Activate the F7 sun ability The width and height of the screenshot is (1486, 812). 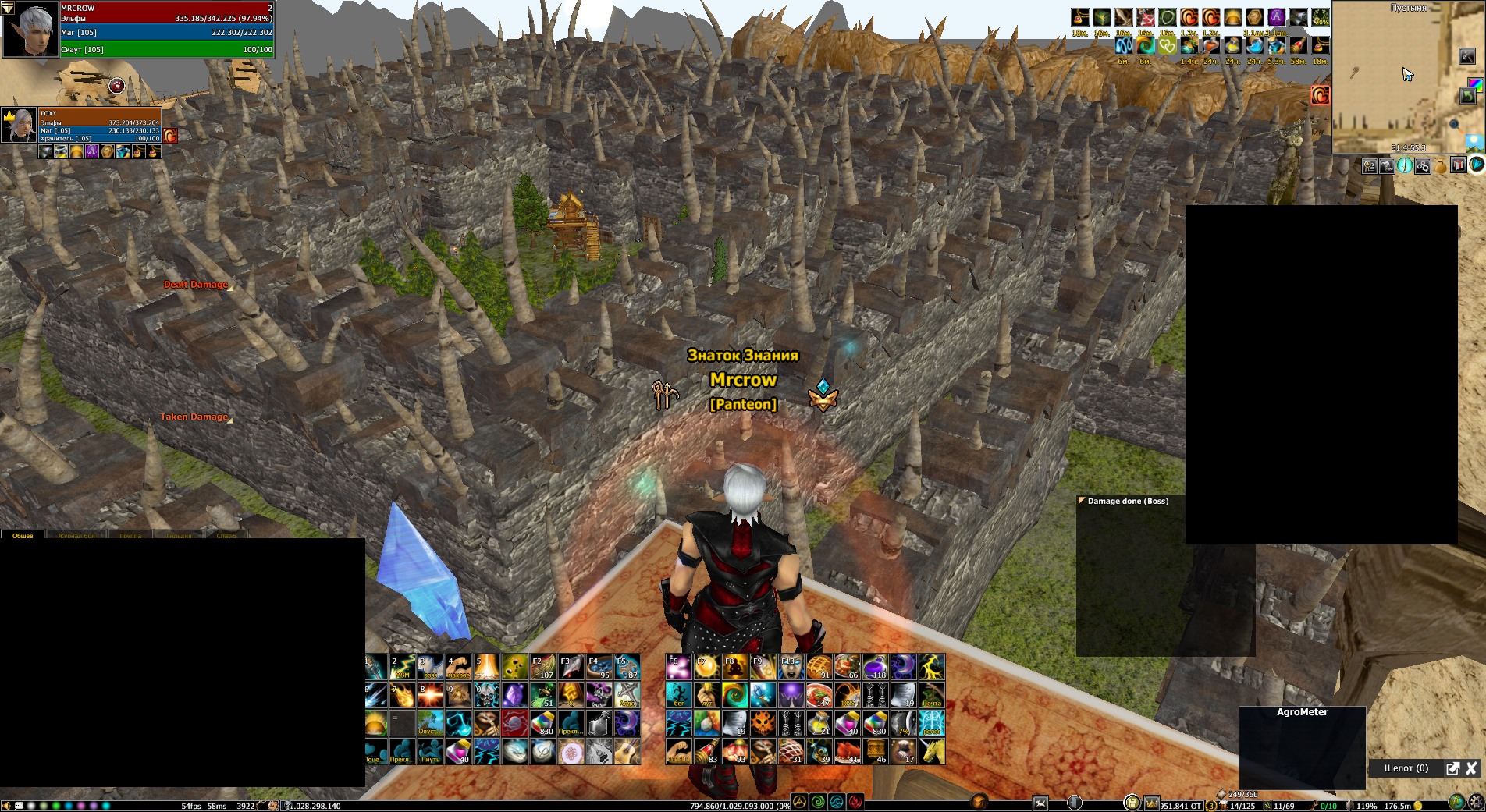706,668
